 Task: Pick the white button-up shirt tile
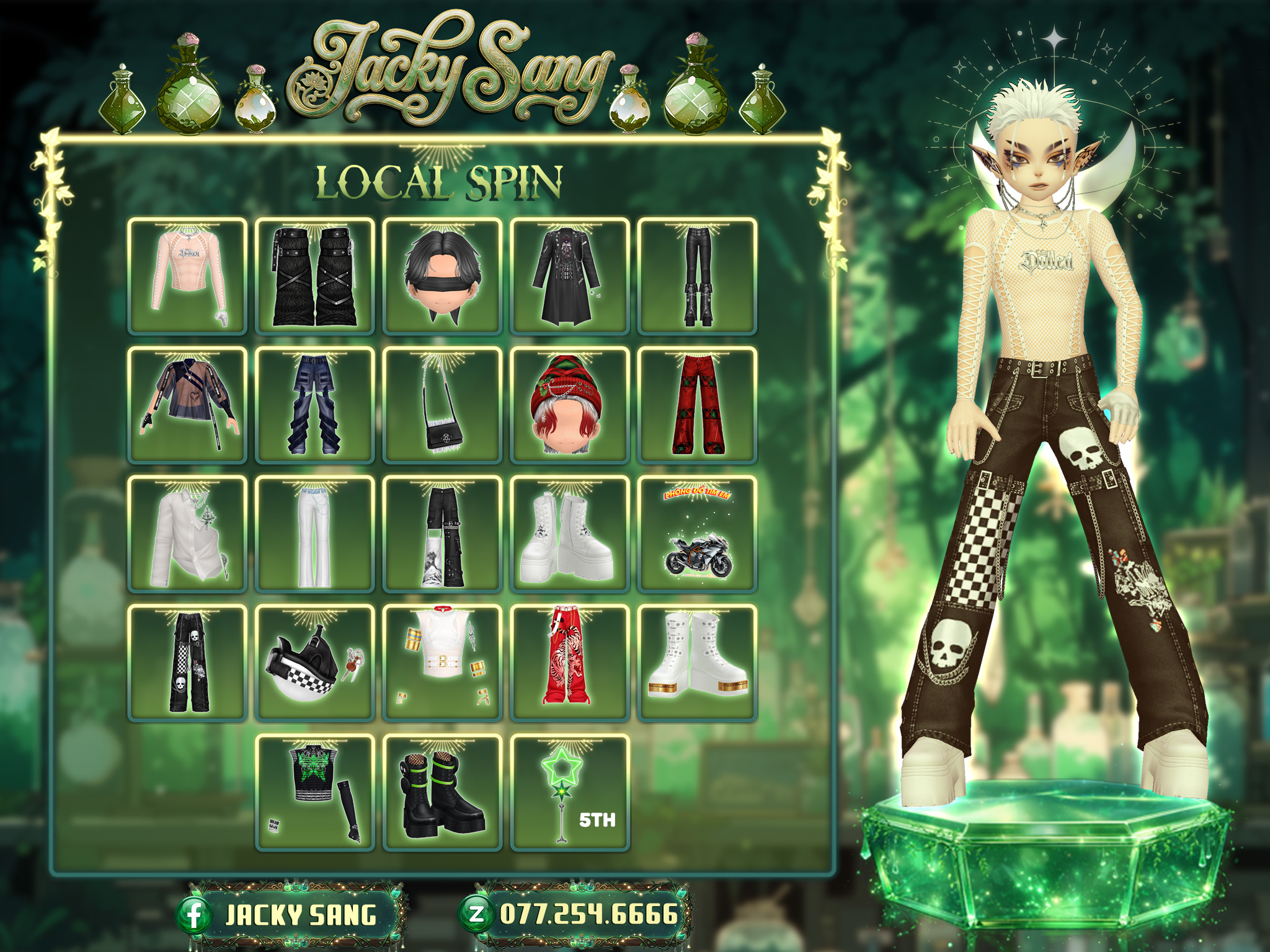click(187, 534)
